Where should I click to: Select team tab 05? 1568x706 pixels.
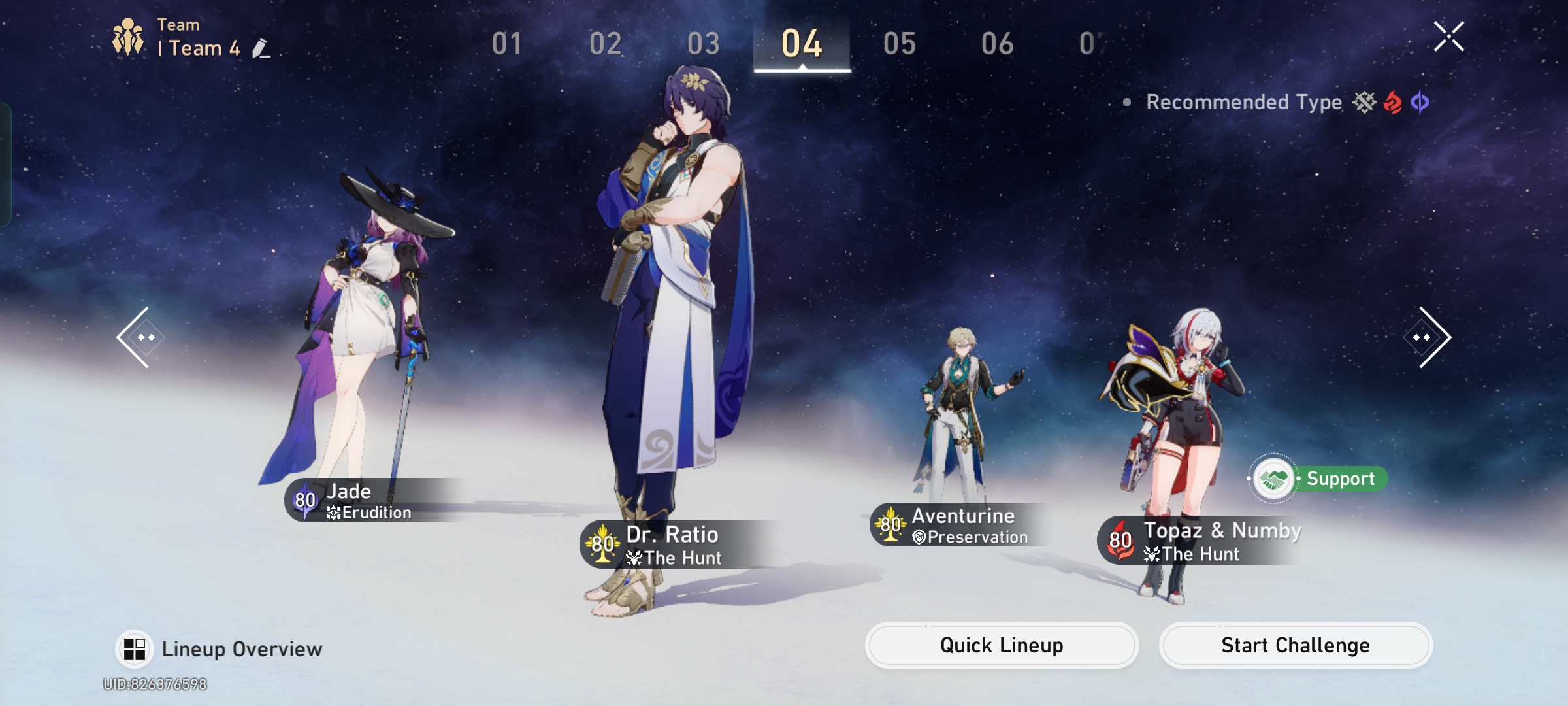(900, 44)
